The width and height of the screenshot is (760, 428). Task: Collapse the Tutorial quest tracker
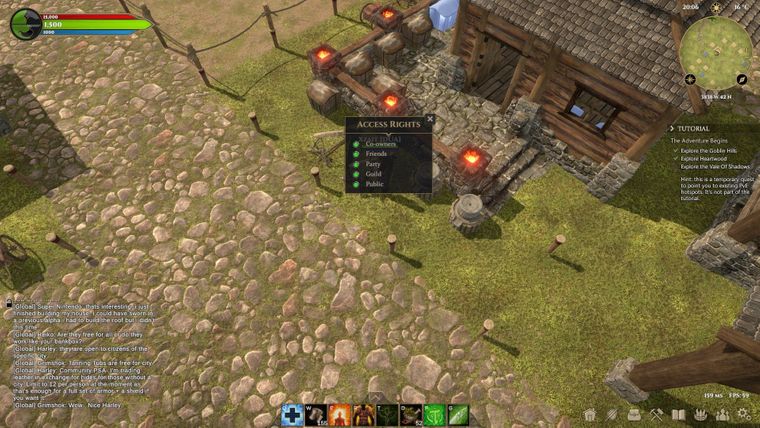673,128
